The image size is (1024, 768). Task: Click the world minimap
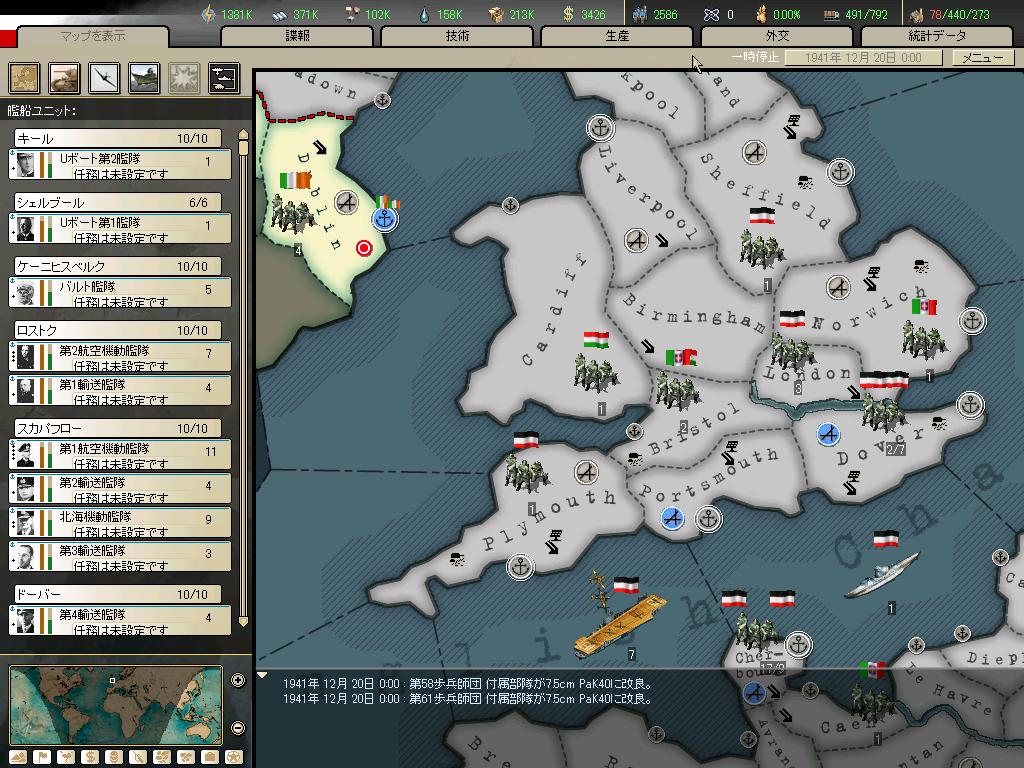coord(115,705)
